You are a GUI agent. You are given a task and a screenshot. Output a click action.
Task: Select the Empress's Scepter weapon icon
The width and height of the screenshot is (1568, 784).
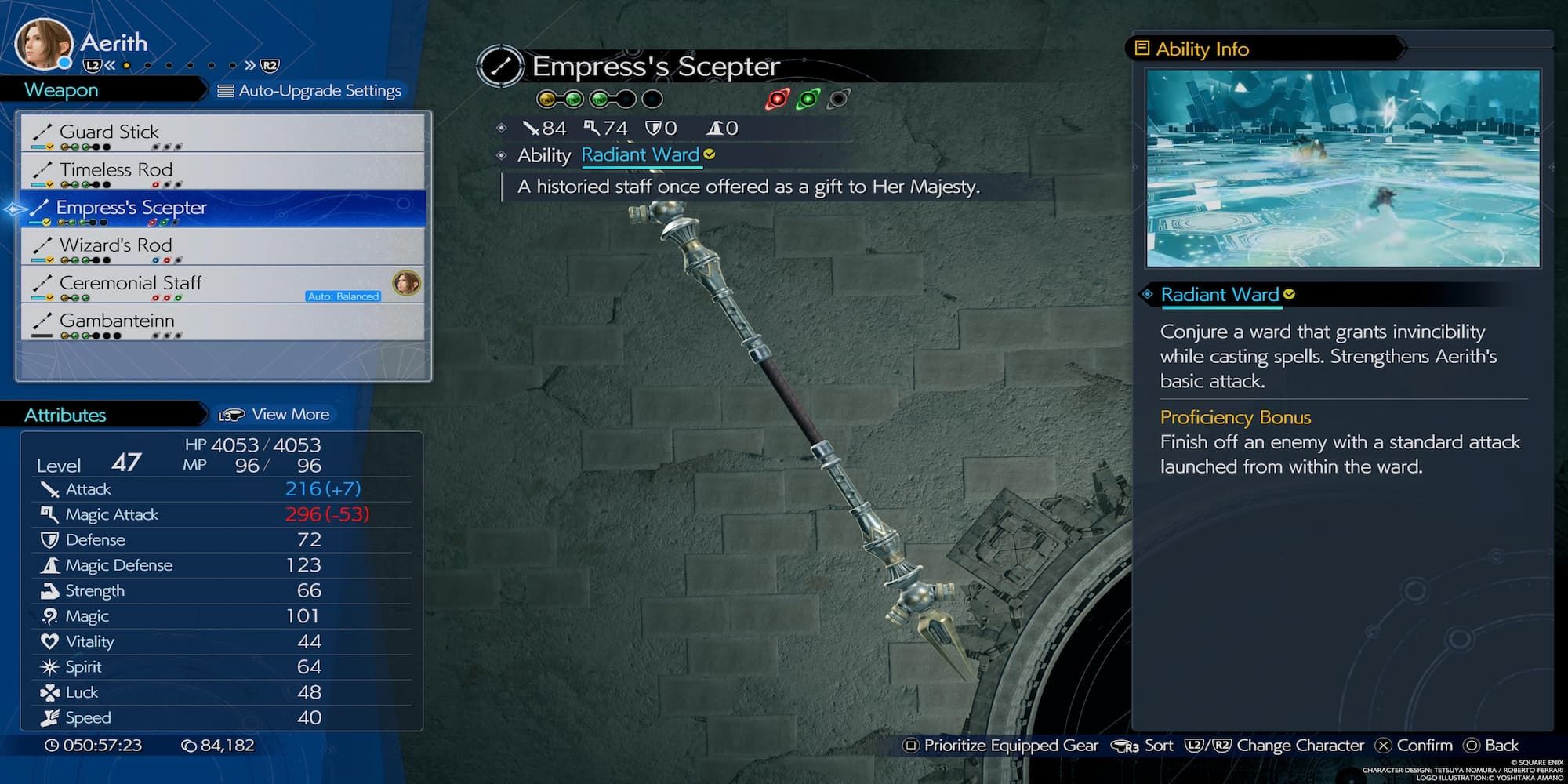tap(41, 208)
